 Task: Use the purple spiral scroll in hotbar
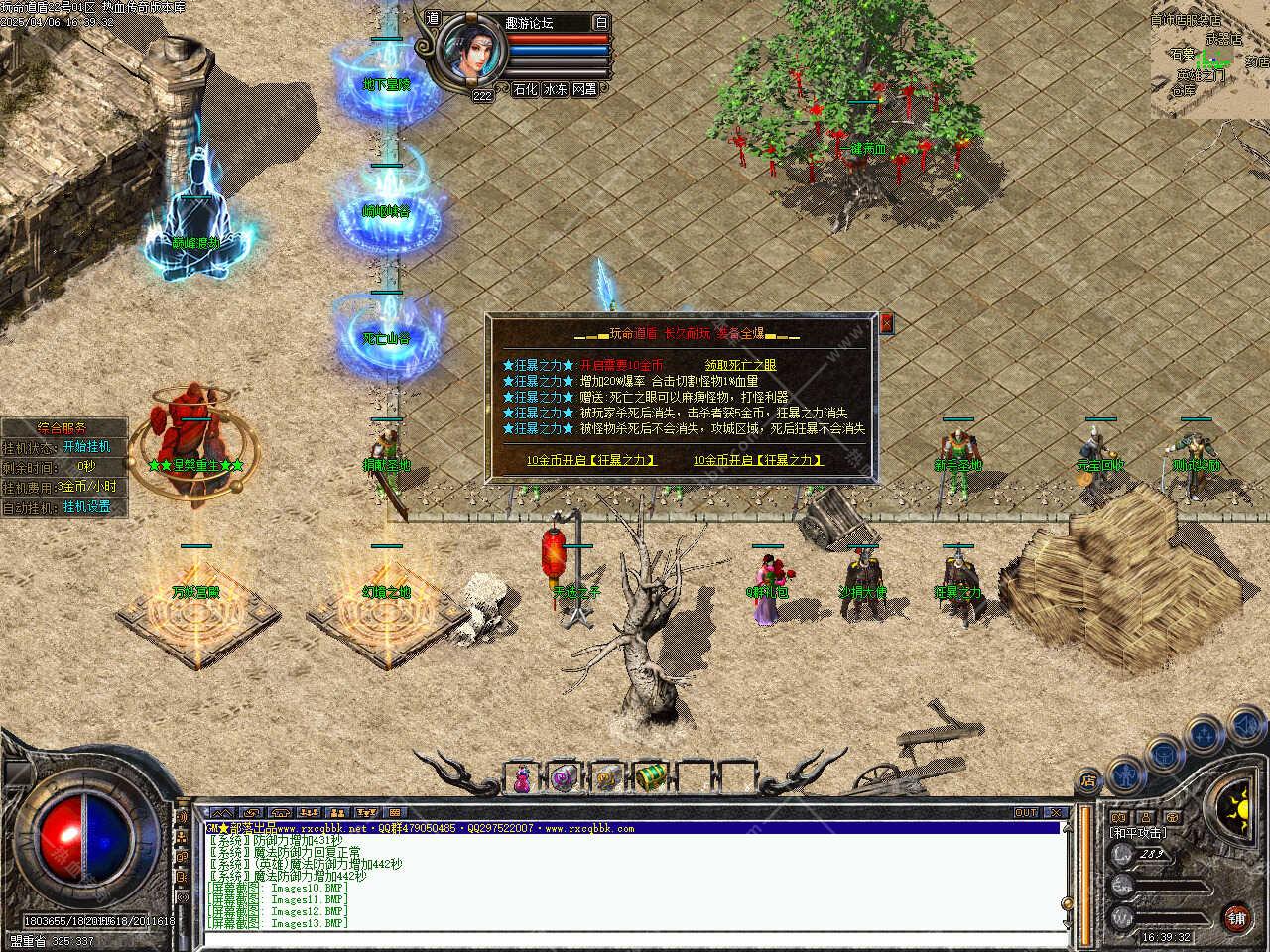pos(564,779)
